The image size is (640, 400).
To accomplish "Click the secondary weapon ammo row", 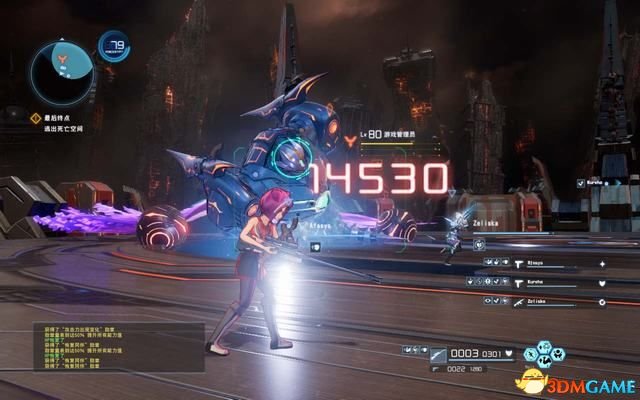I will coord(470,367).
